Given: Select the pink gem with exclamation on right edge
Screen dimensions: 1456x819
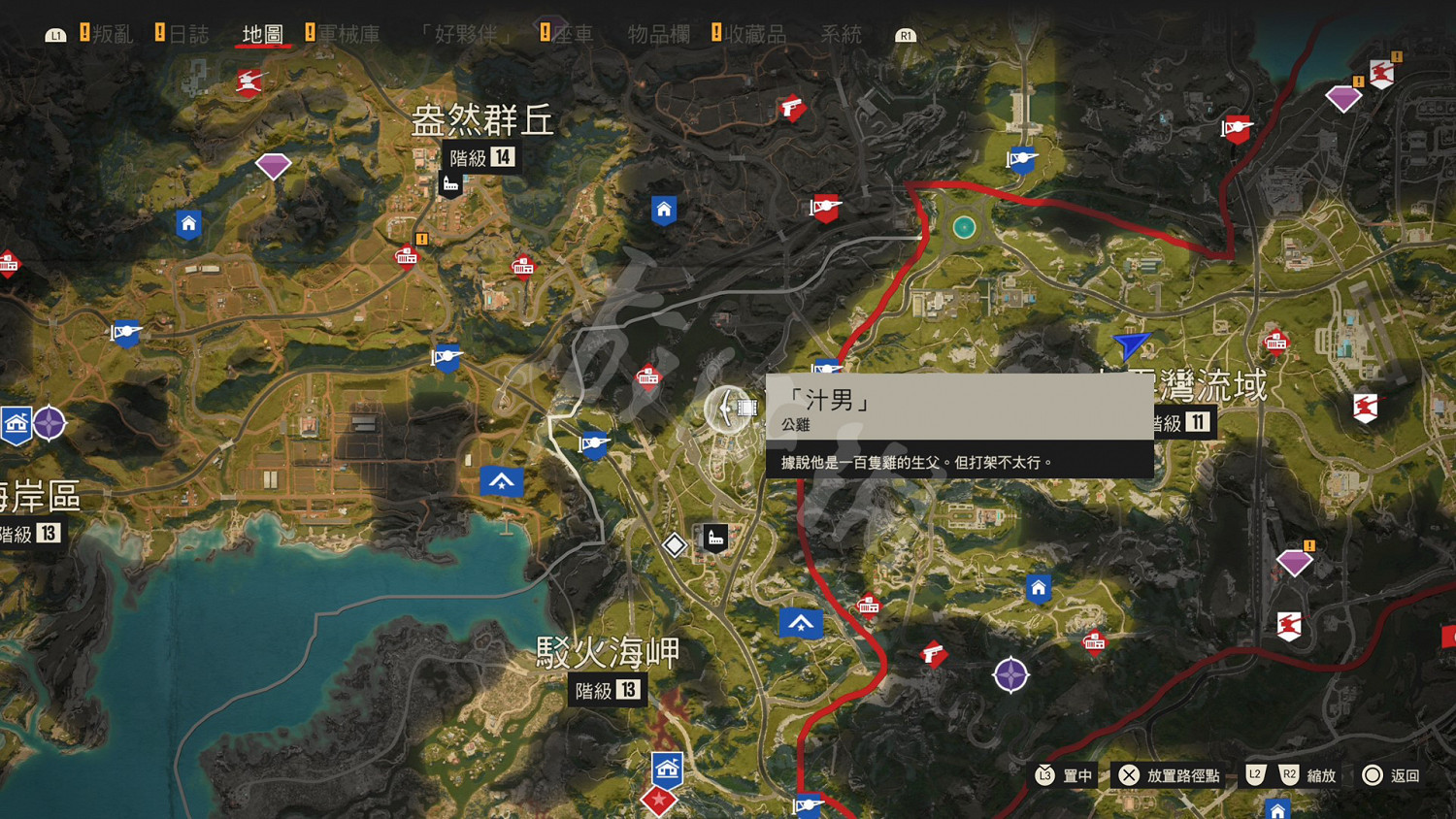Looking at the screenshot, I should pyautogui.click(x=1295, y=562).
